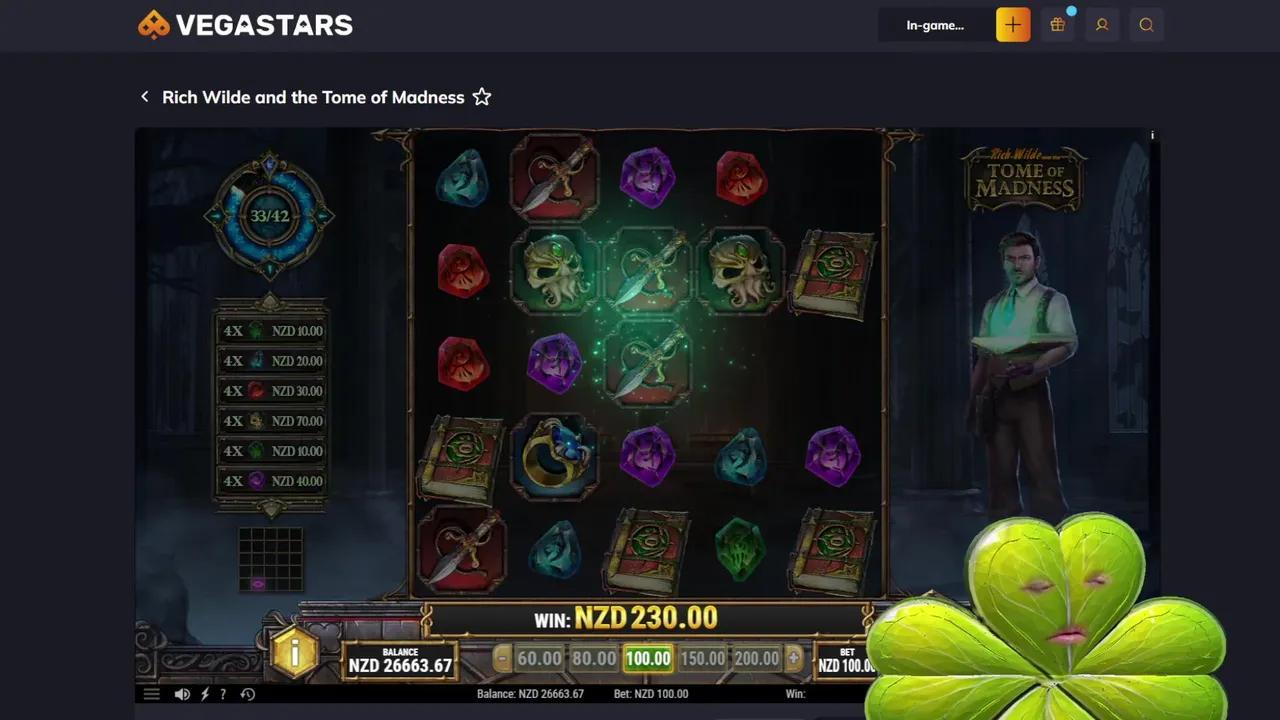Decrease the bet with the minus stepper

(501, 658)
